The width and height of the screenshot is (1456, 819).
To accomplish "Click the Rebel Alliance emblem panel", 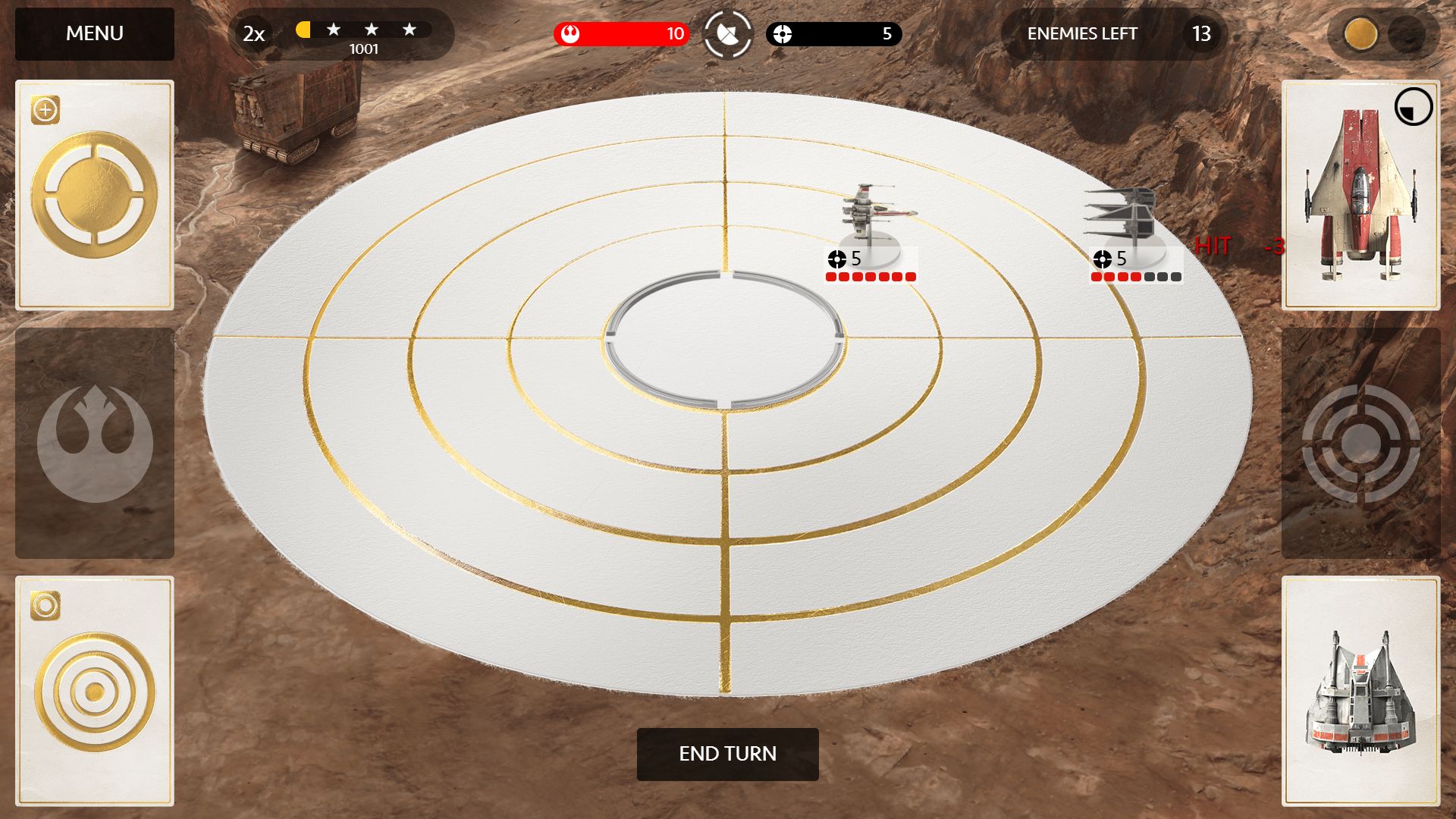I will click(x=95, y=444).
